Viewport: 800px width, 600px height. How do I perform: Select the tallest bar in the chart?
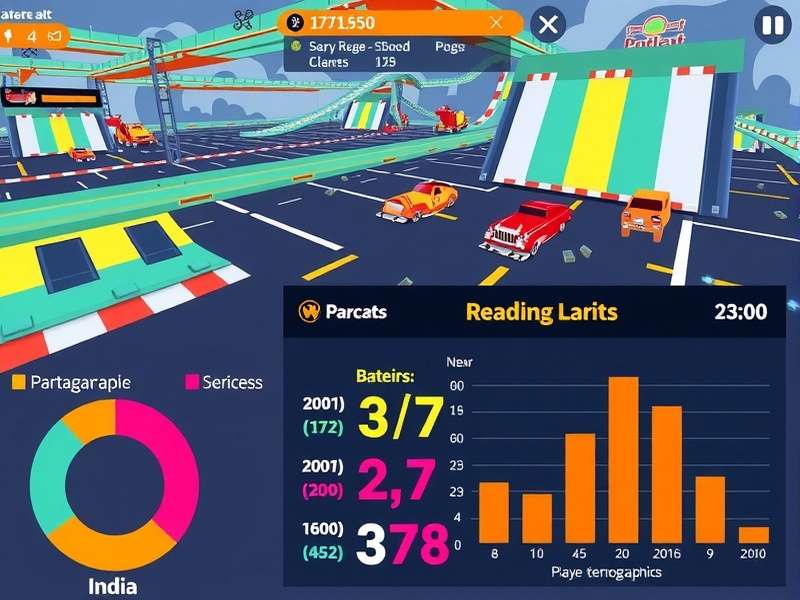(x=623, y=460)
